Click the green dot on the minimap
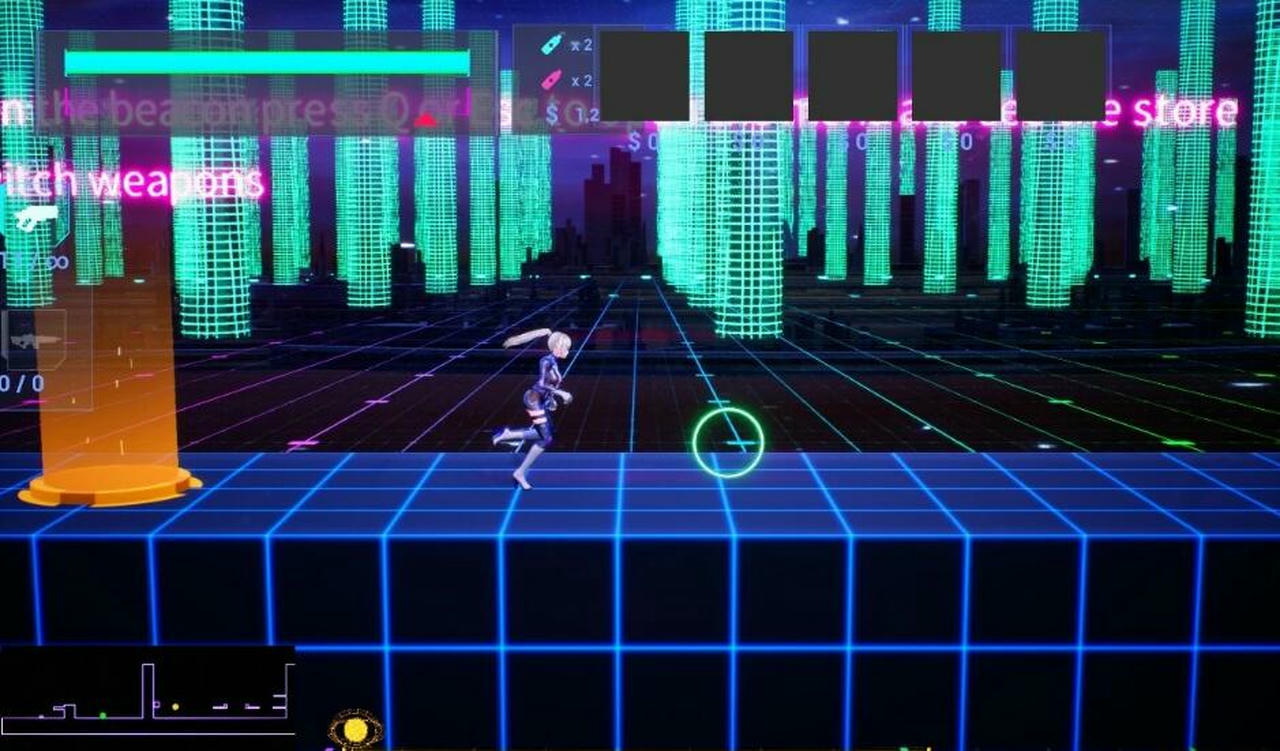 tap(102, 715)
